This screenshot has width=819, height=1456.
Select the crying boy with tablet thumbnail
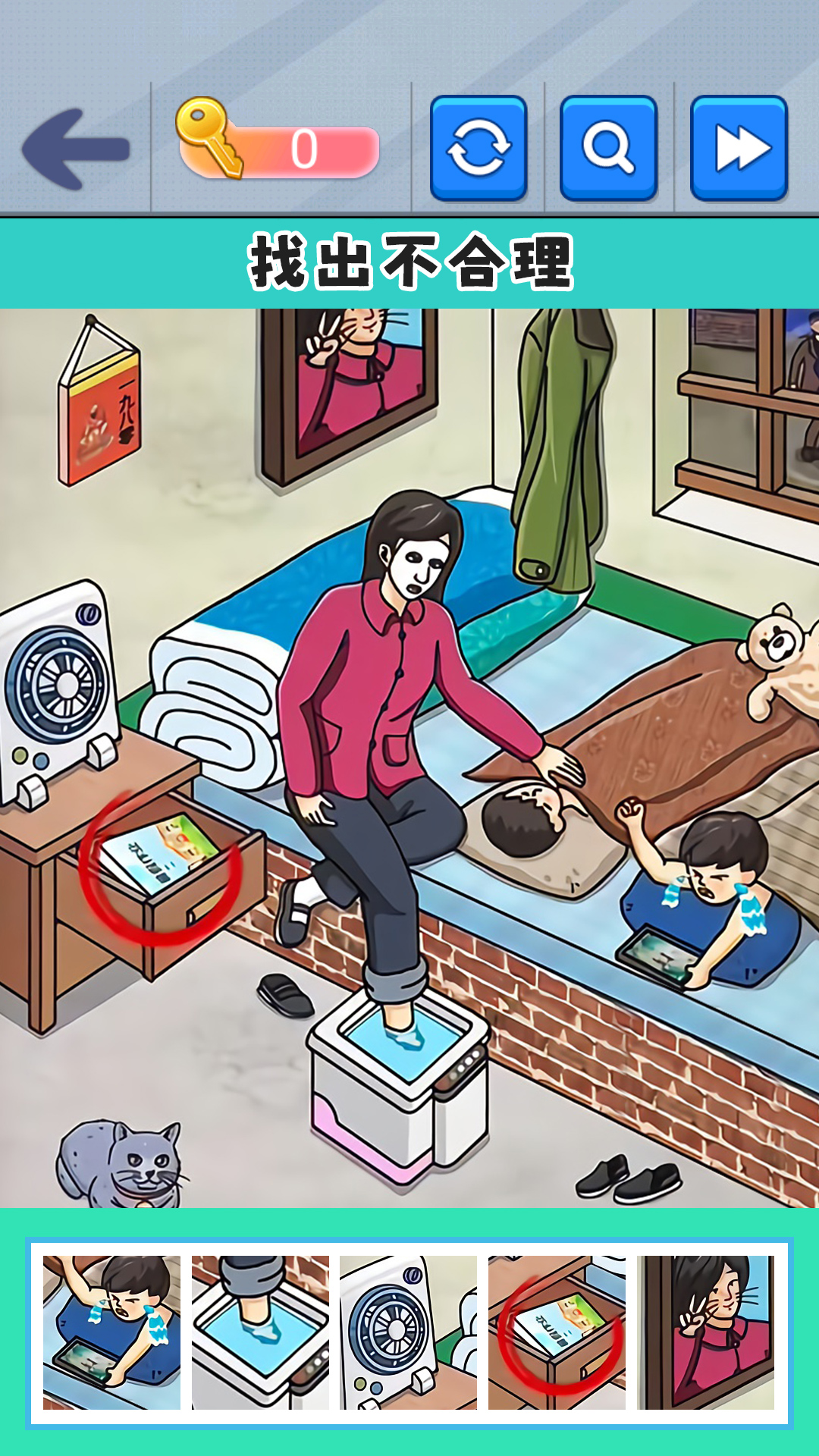coord(111,1332)
